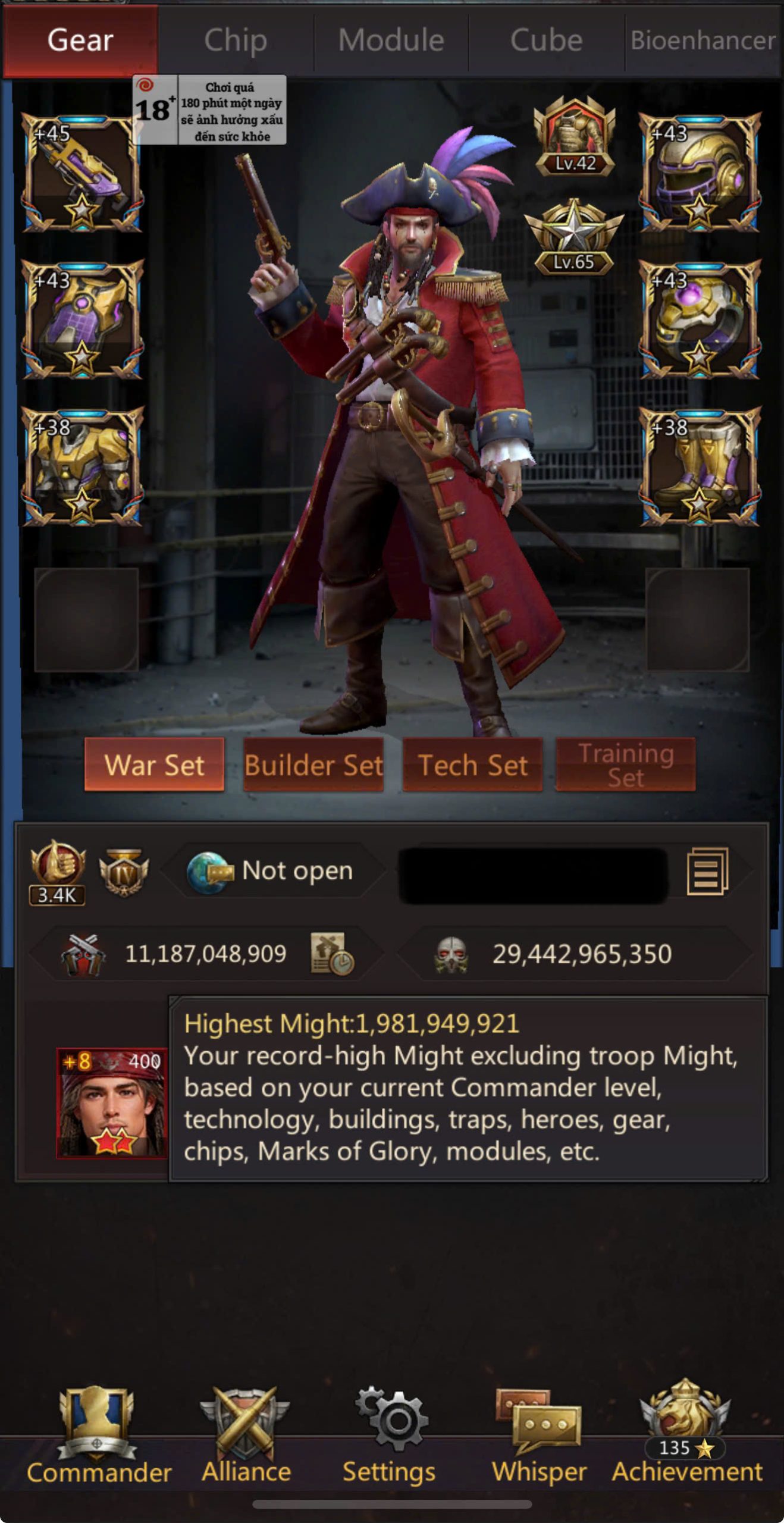Select the Training Set loadout

[626, 764]
